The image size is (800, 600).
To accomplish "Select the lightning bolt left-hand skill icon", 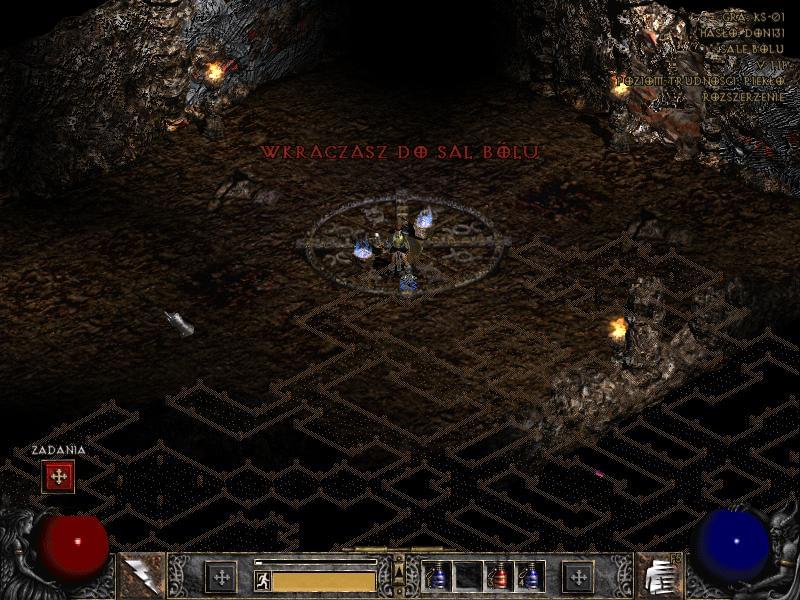I will [141, 576].
